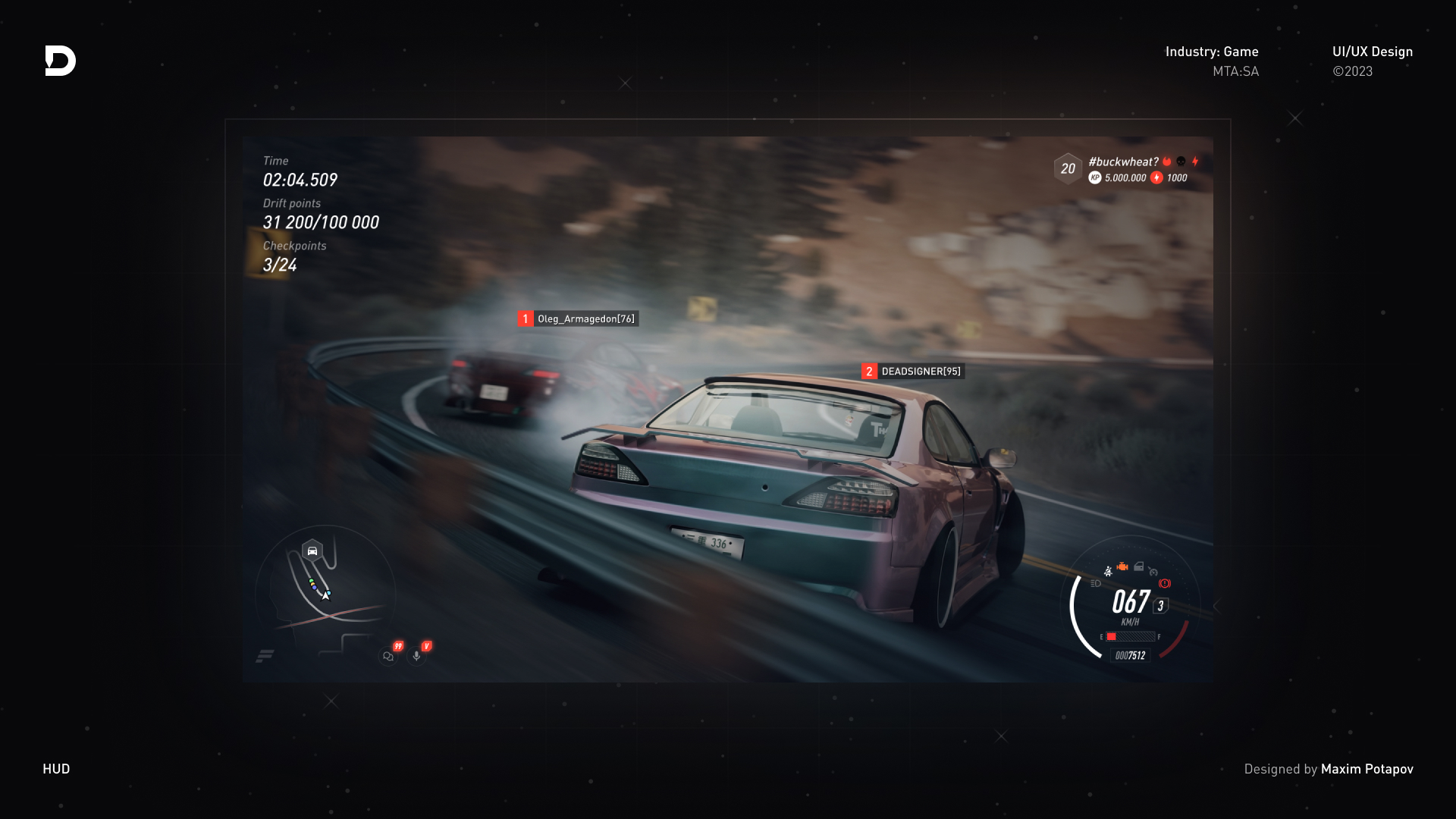Click the red lightning energy coin icon
The width and height of the screenshot is (1456, 819).
tap(1156, 177)
